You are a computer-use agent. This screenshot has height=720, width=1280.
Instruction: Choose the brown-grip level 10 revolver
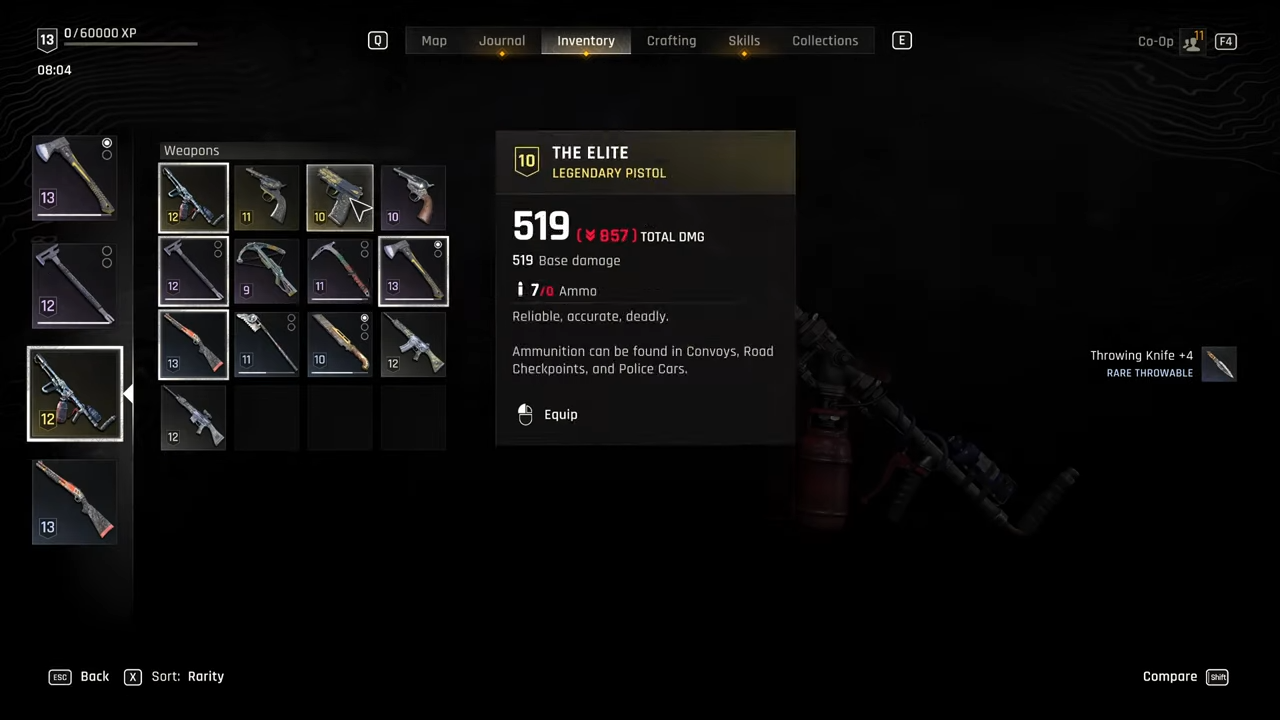point(413,197)
